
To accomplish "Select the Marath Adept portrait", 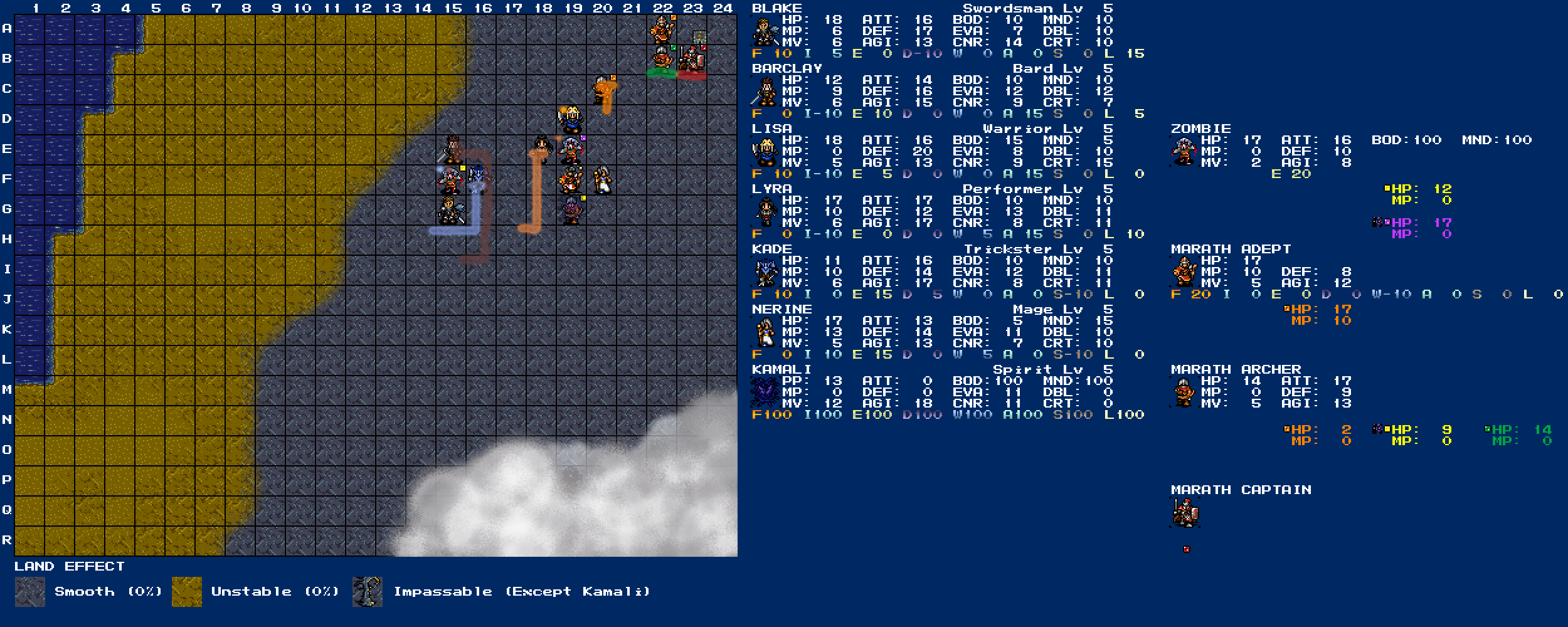I will point(1184,272).
